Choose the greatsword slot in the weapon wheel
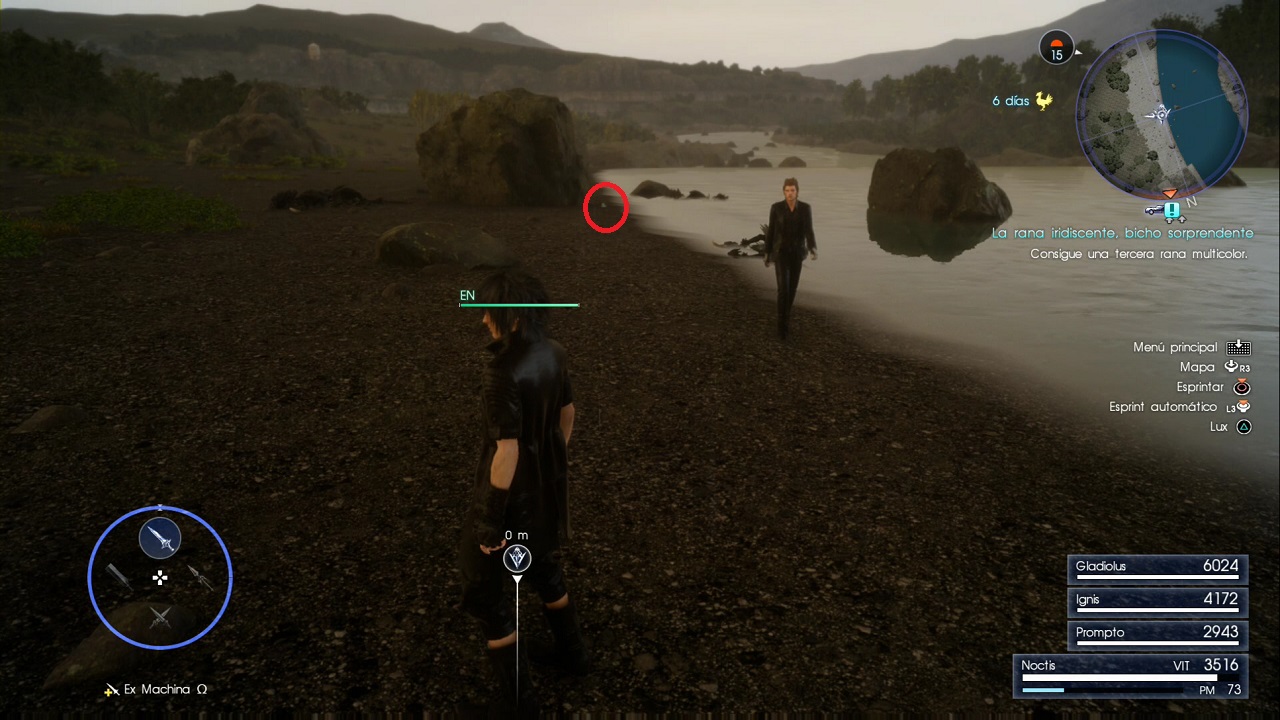Screen dimensions: 1280x720 tap(119, 577)
